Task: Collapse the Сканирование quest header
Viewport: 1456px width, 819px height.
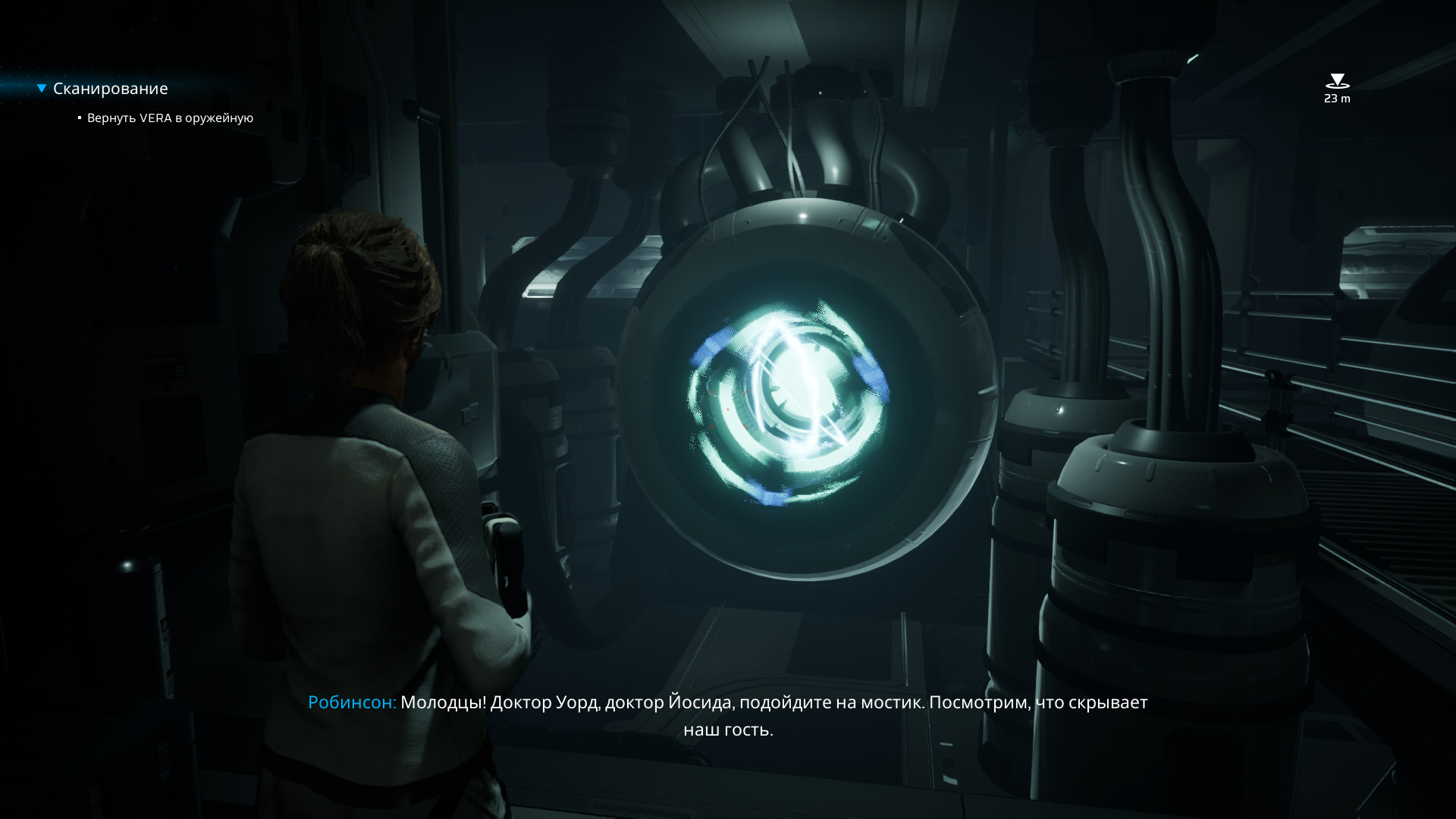Action: (42, 89)
